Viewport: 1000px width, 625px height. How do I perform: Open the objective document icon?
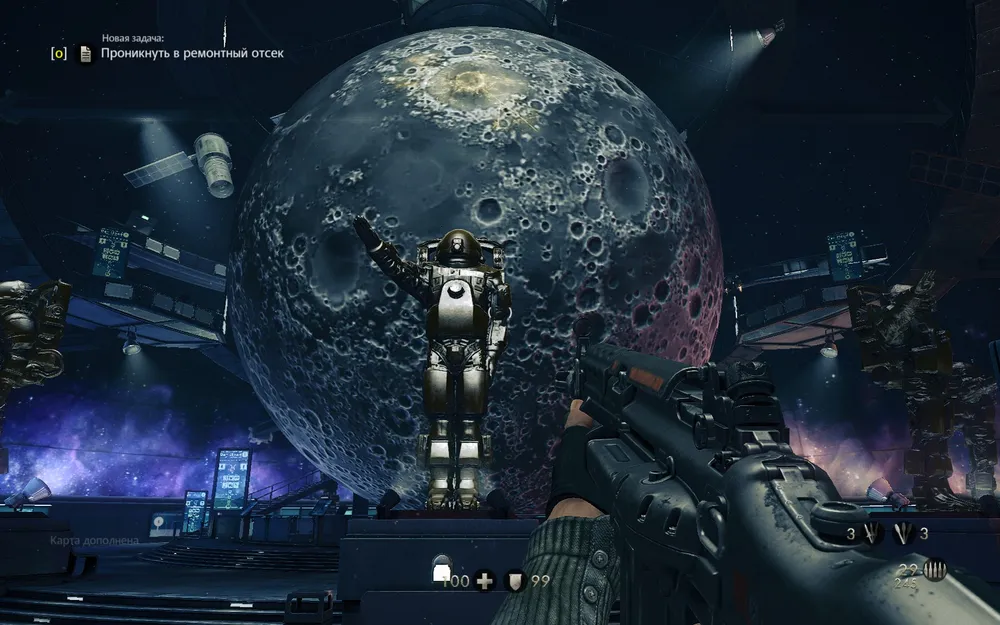coord(86,54)
